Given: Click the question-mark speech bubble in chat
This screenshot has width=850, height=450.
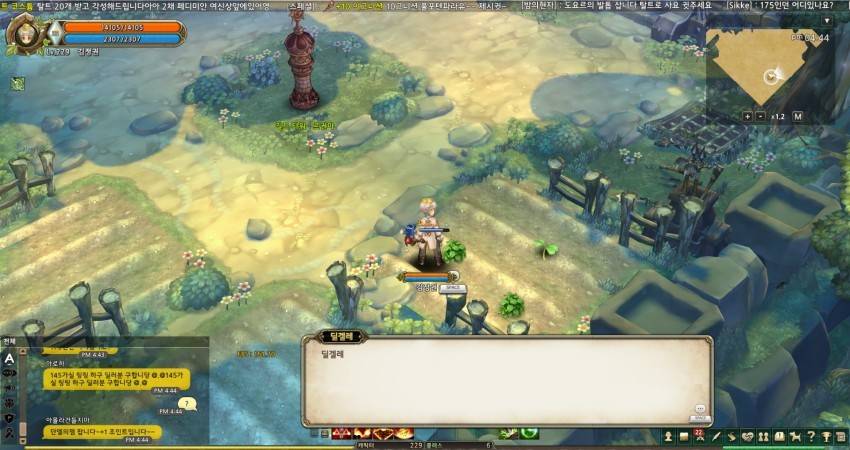Looking at the screenshot, I should (x=188, y=404).
